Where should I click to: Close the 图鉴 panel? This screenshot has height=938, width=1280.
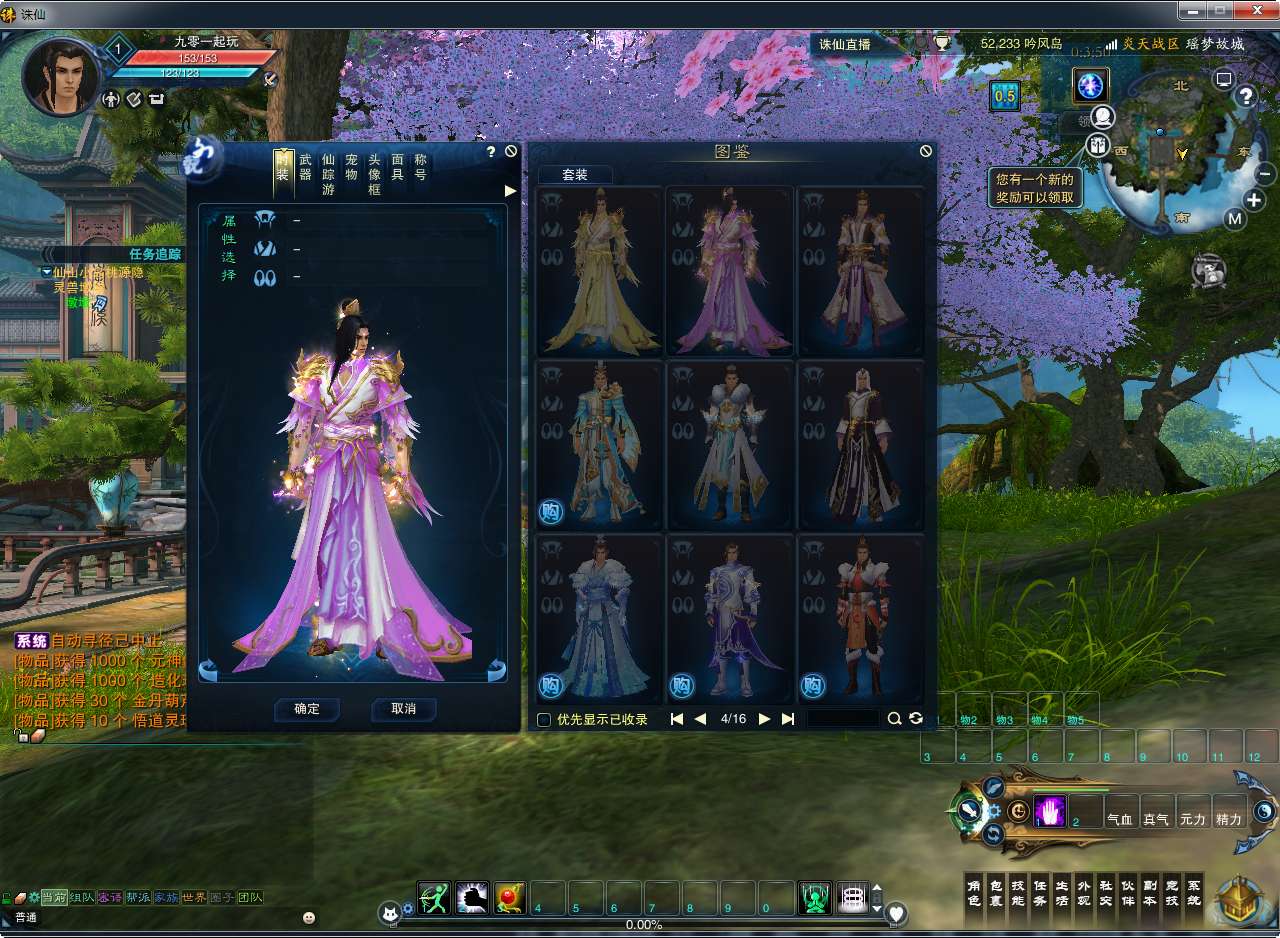926,151
